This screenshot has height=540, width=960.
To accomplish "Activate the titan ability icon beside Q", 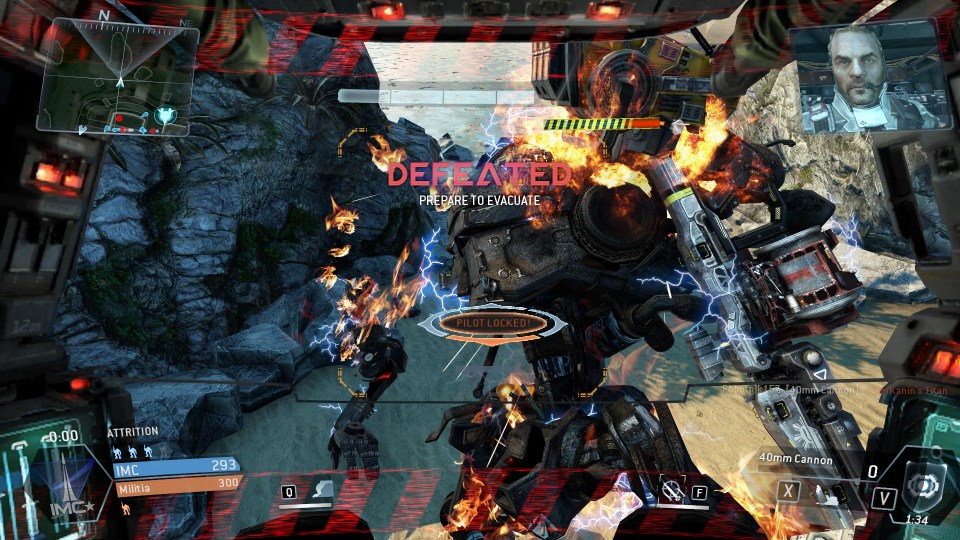I will (322, 491).
